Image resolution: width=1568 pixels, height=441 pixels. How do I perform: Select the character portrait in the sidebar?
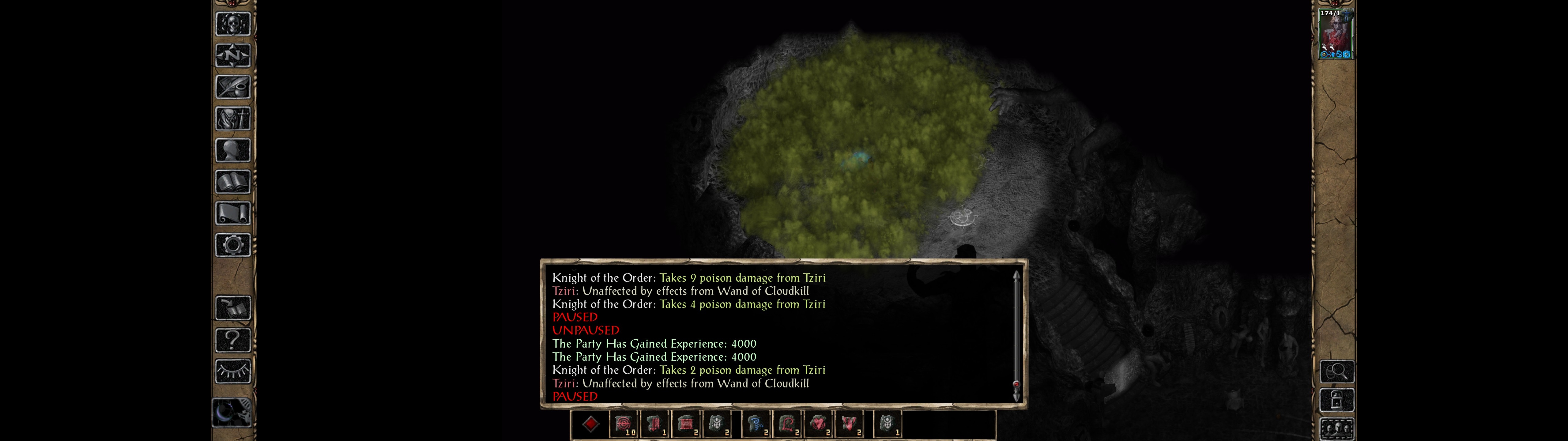click(1336, 34)
